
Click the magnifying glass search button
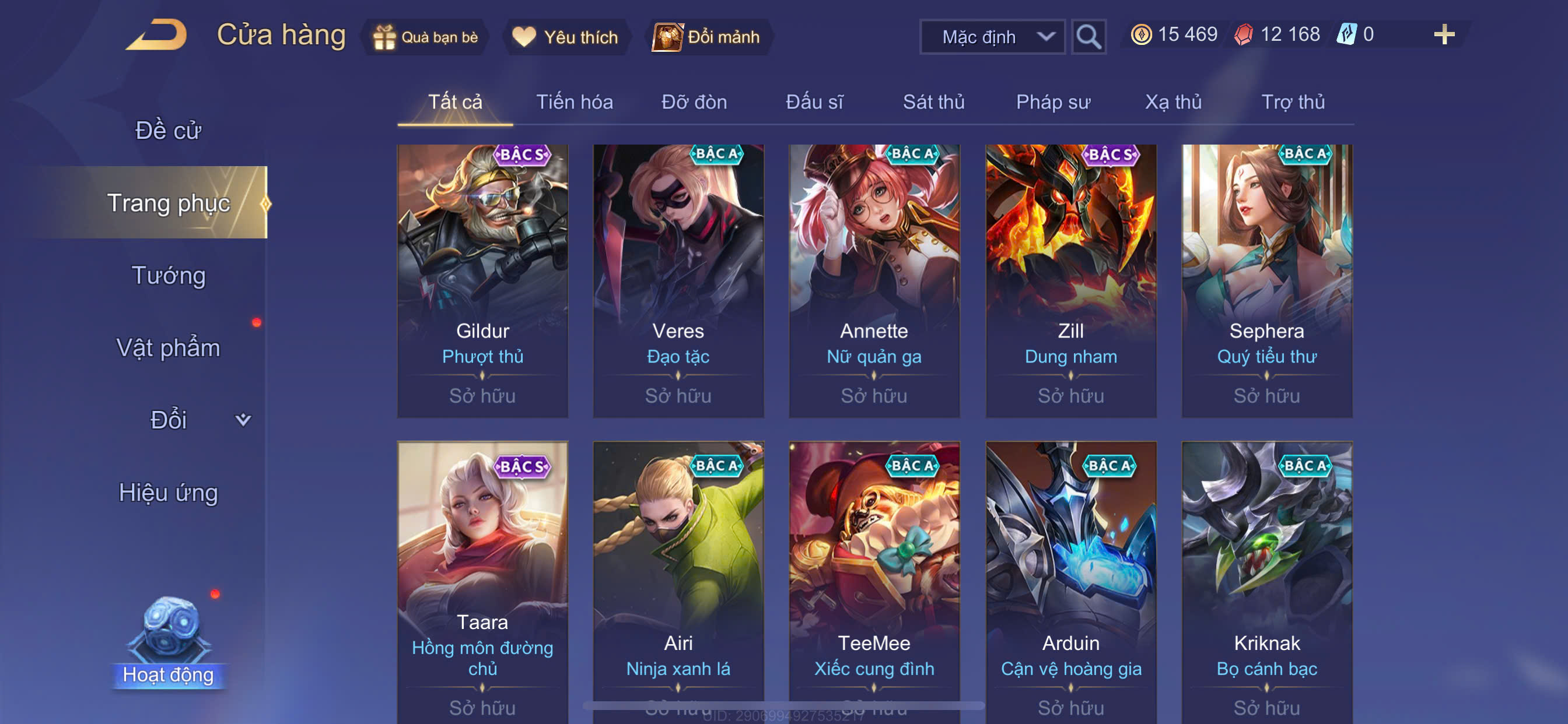[x=1088, y=37]
